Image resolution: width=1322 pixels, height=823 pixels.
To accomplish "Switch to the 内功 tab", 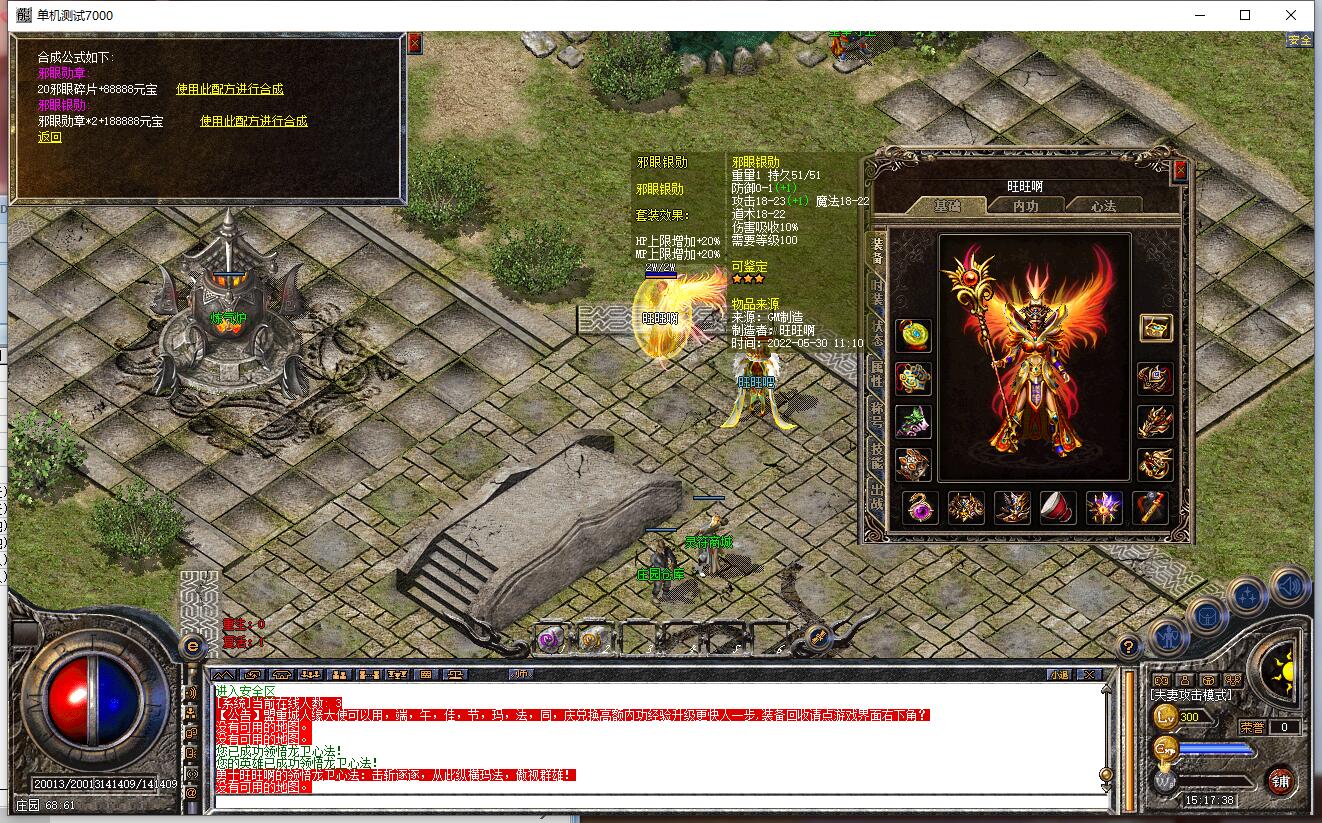I will pyautogui.click(x=1025, y=205).
